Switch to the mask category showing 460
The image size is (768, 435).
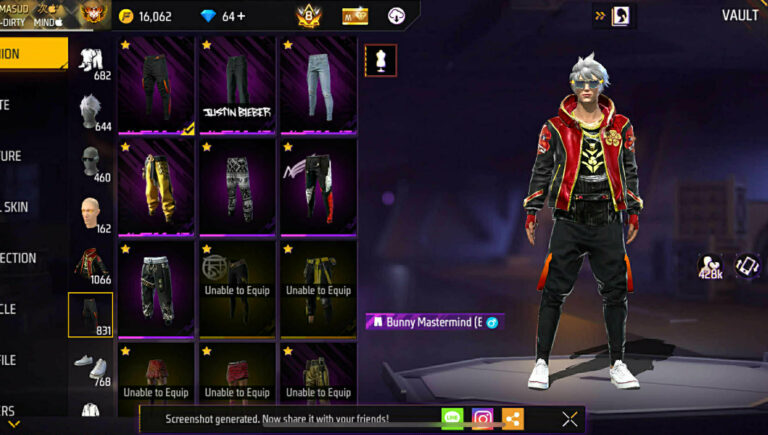point(92,162)
